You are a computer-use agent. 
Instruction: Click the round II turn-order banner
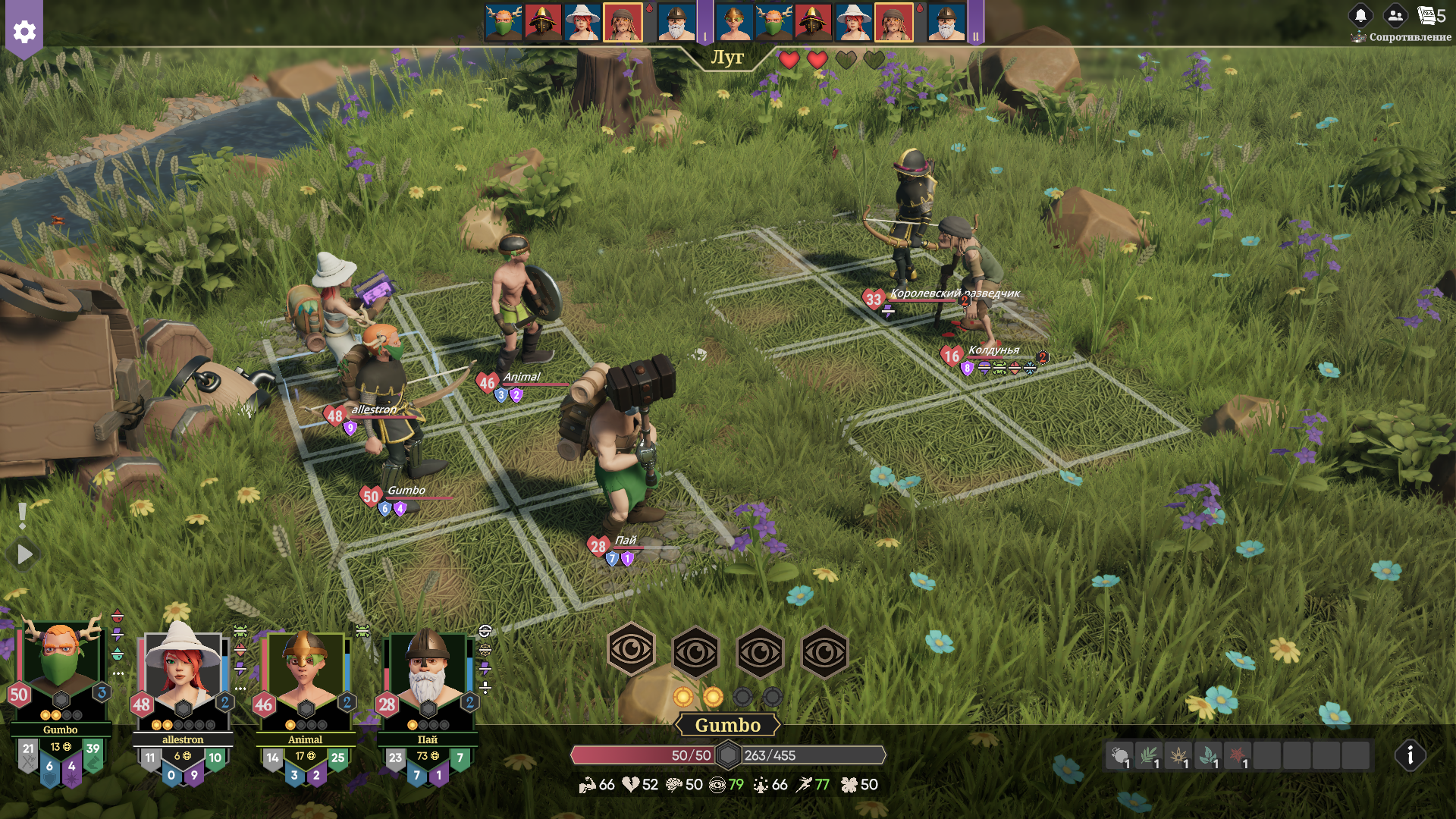[975, 23]
